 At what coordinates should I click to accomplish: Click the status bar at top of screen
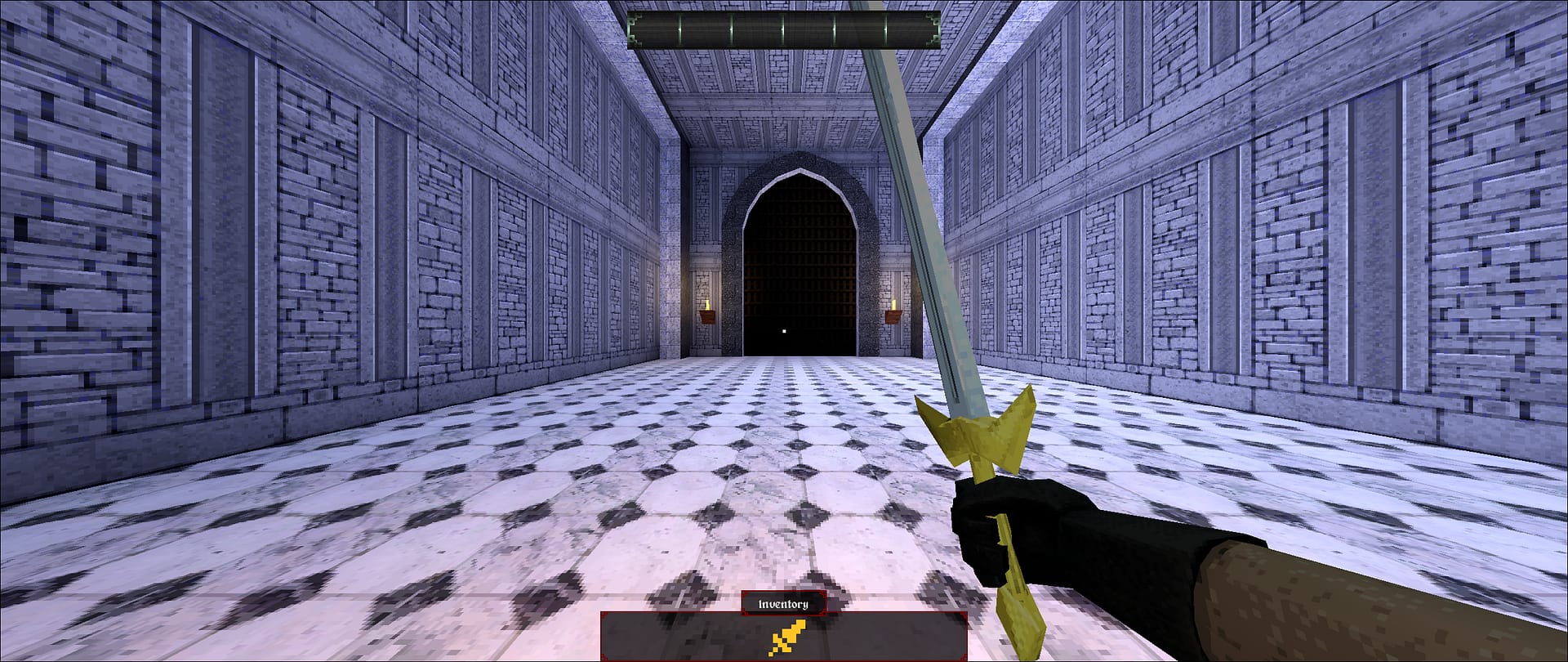(784, 29)
